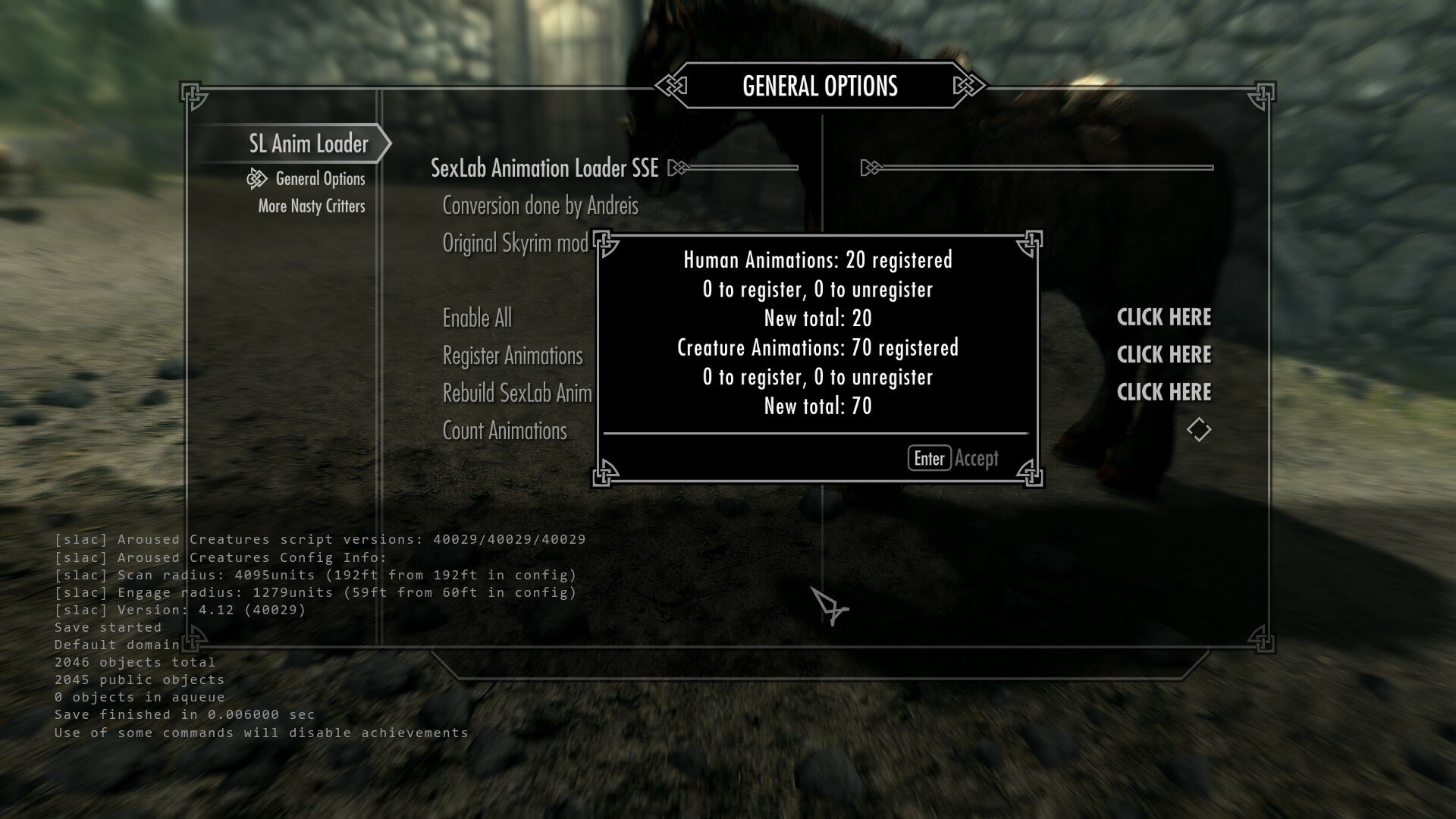Viewport: 1456px width, 819px height.
Task: Select the Register Animations option
Action: 513,356
